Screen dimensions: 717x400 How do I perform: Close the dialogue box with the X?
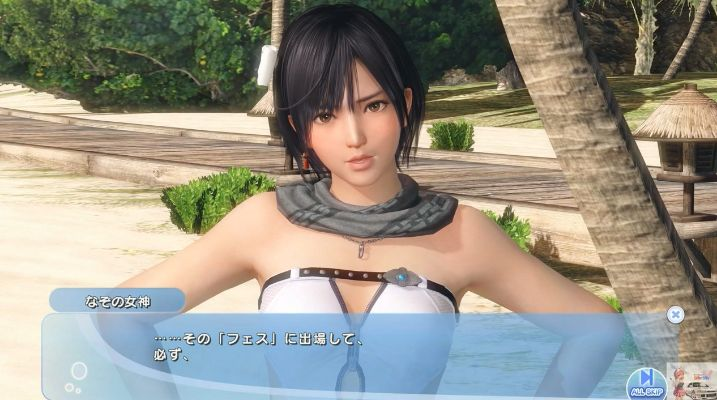(675, 314)
